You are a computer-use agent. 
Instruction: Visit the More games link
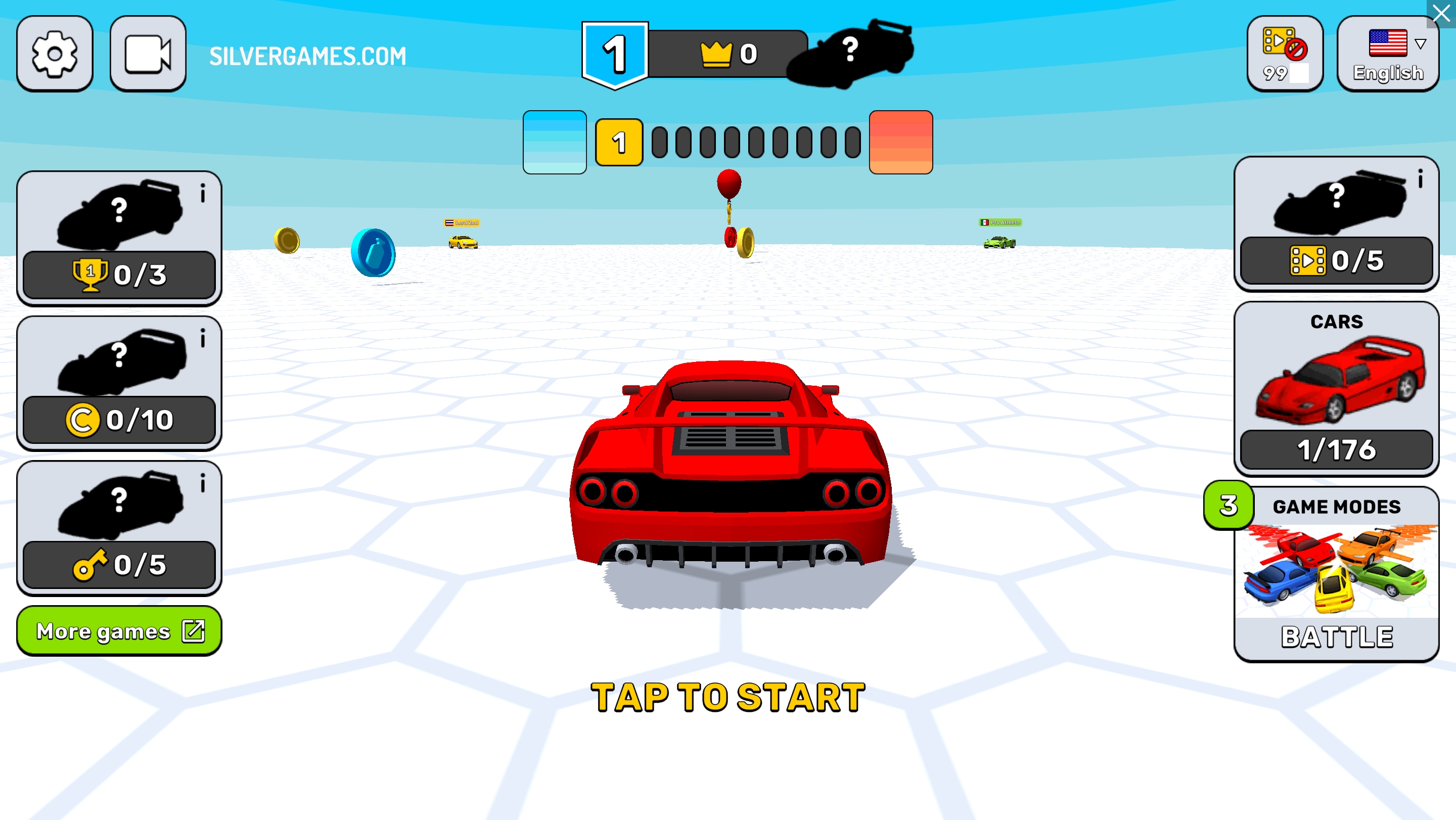point(119,631)
